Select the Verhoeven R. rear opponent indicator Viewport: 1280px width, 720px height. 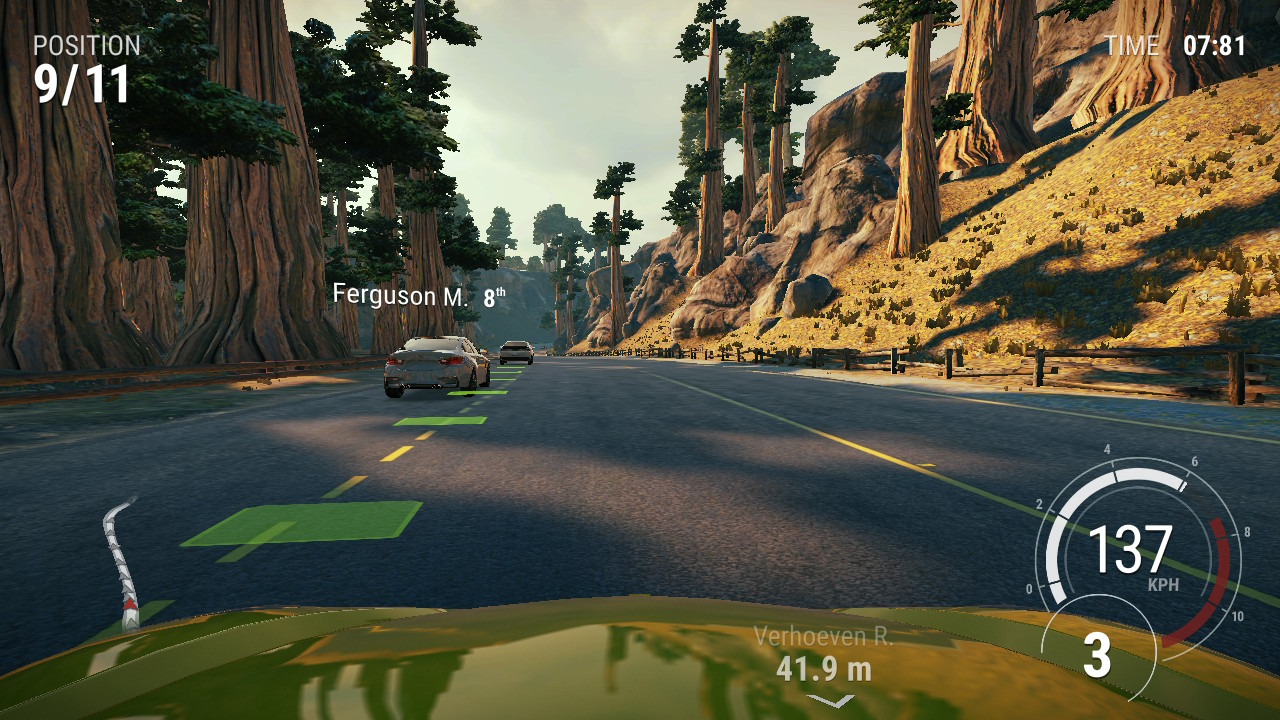tap(824, 656)
